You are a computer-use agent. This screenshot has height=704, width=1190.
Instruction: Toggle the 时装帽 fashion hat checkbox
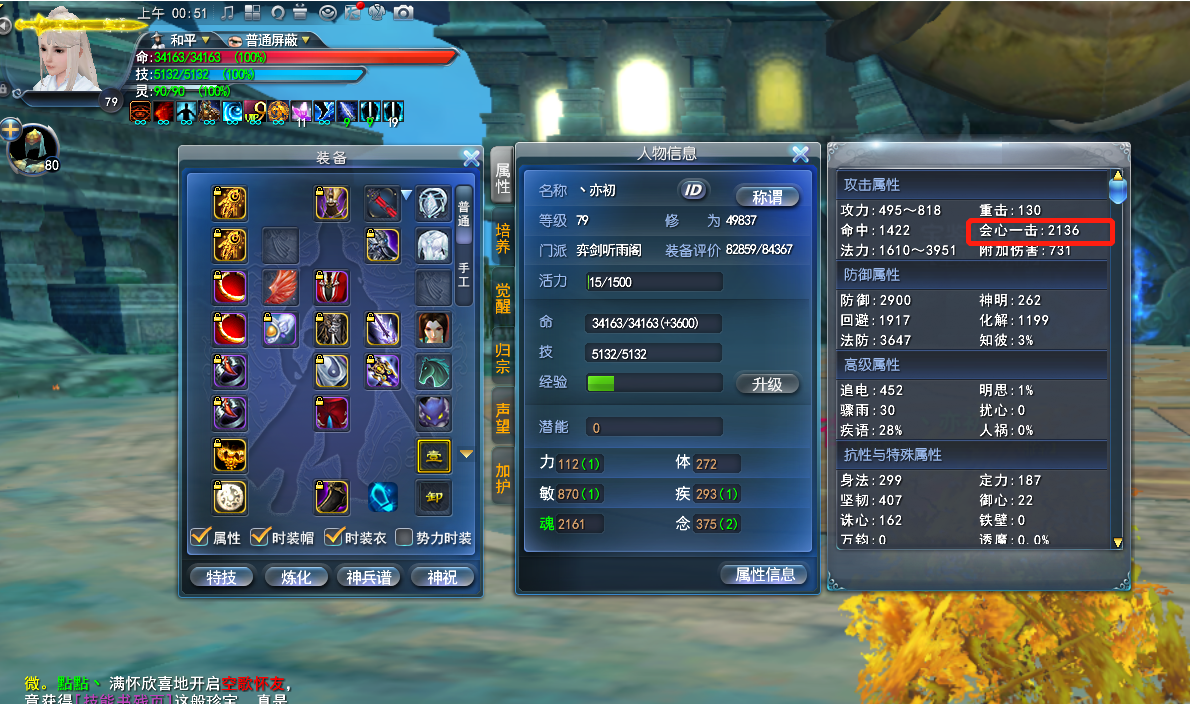coord(260,538)
